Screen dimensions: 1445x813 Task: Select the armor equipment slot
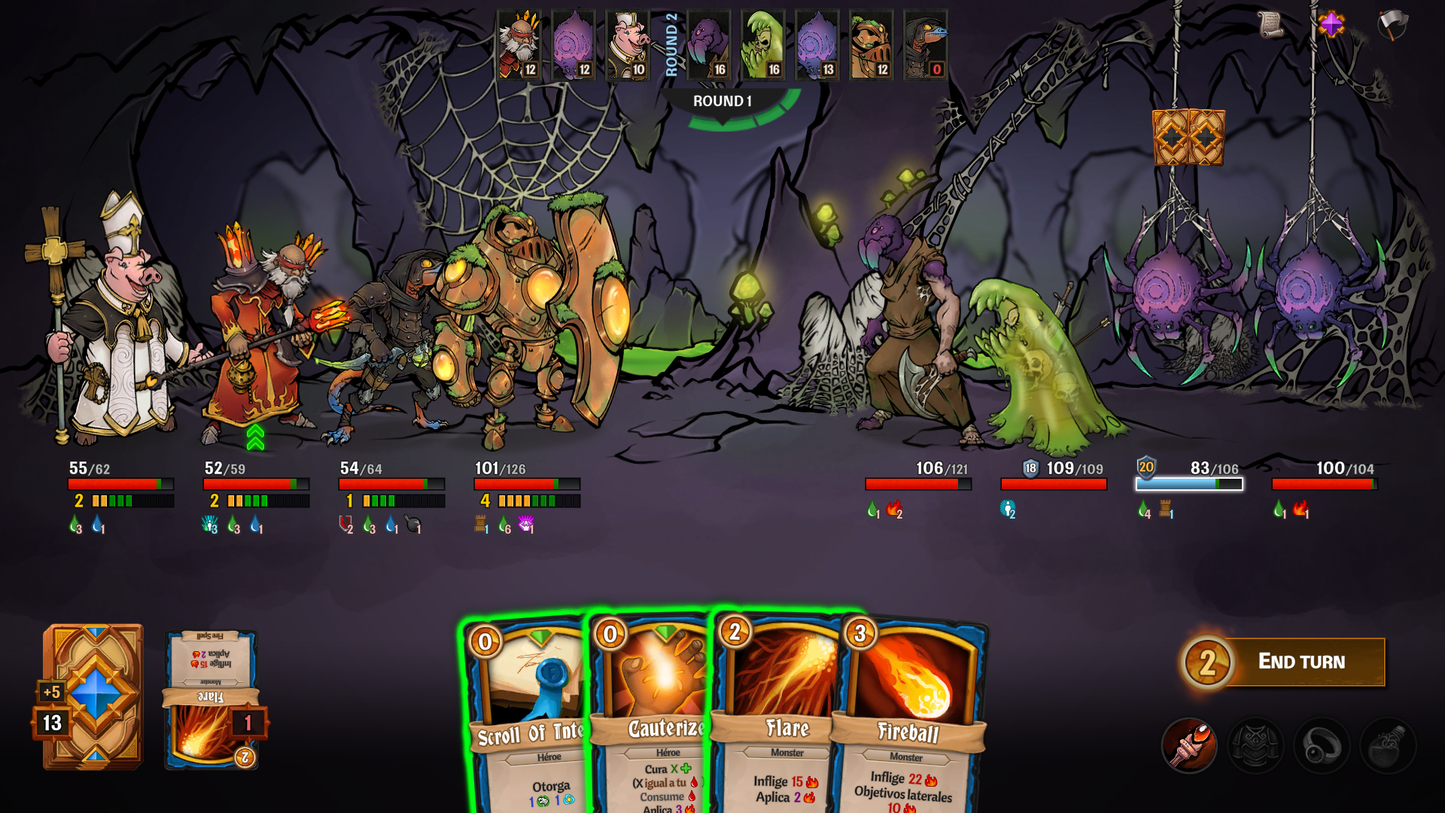pyautogui.click(x=1255, y=745)
